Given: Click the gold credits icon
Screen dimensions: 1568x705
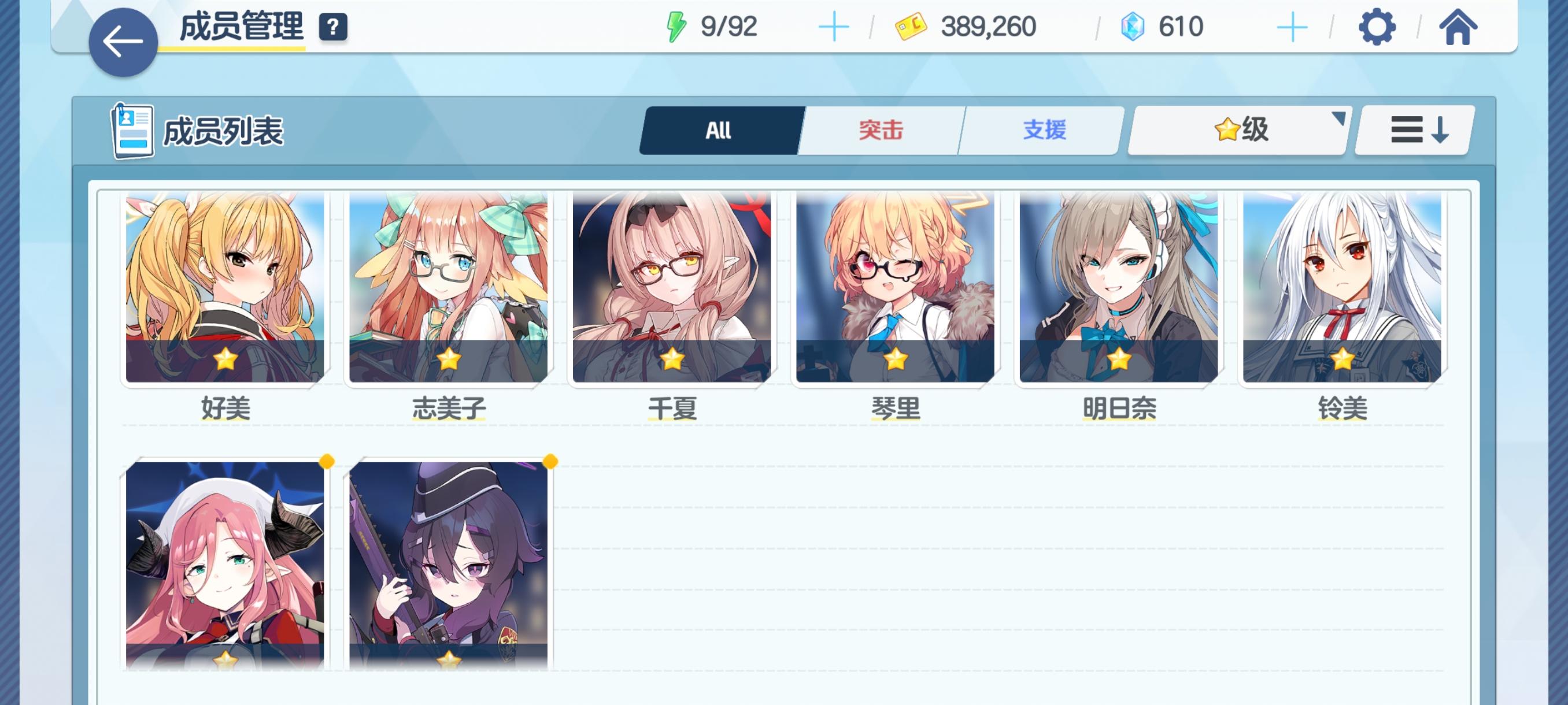Looking at the screenshot, I should tap(911, 25).
